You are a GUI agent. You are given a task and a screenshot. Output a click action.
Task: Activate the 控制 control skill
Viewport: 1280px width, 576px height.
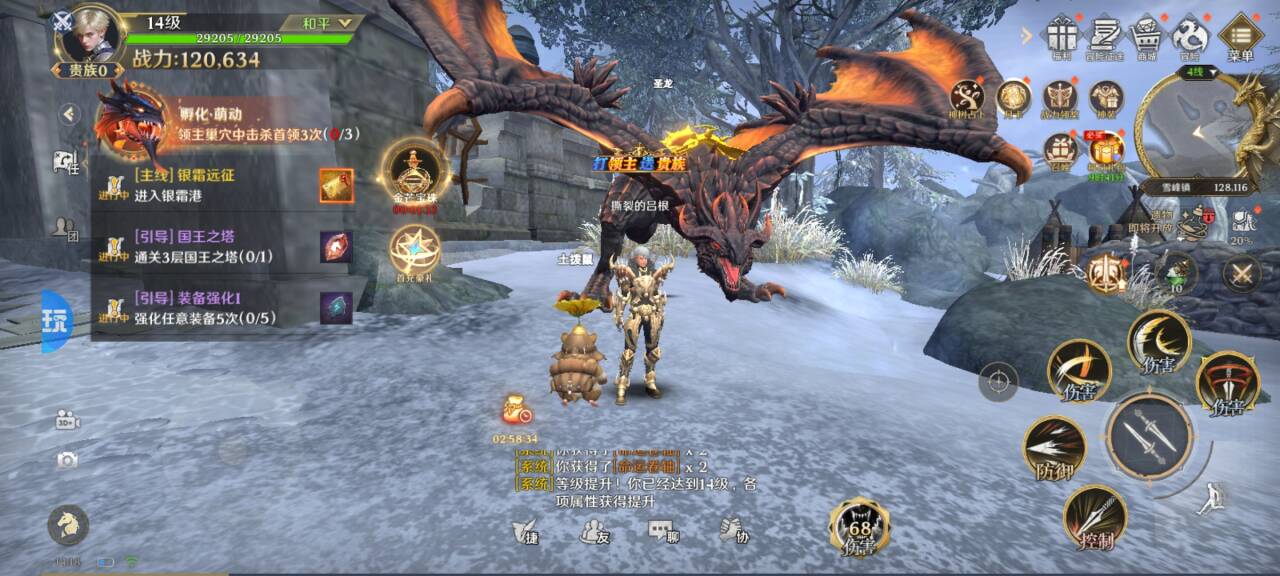click(1095, 517)
